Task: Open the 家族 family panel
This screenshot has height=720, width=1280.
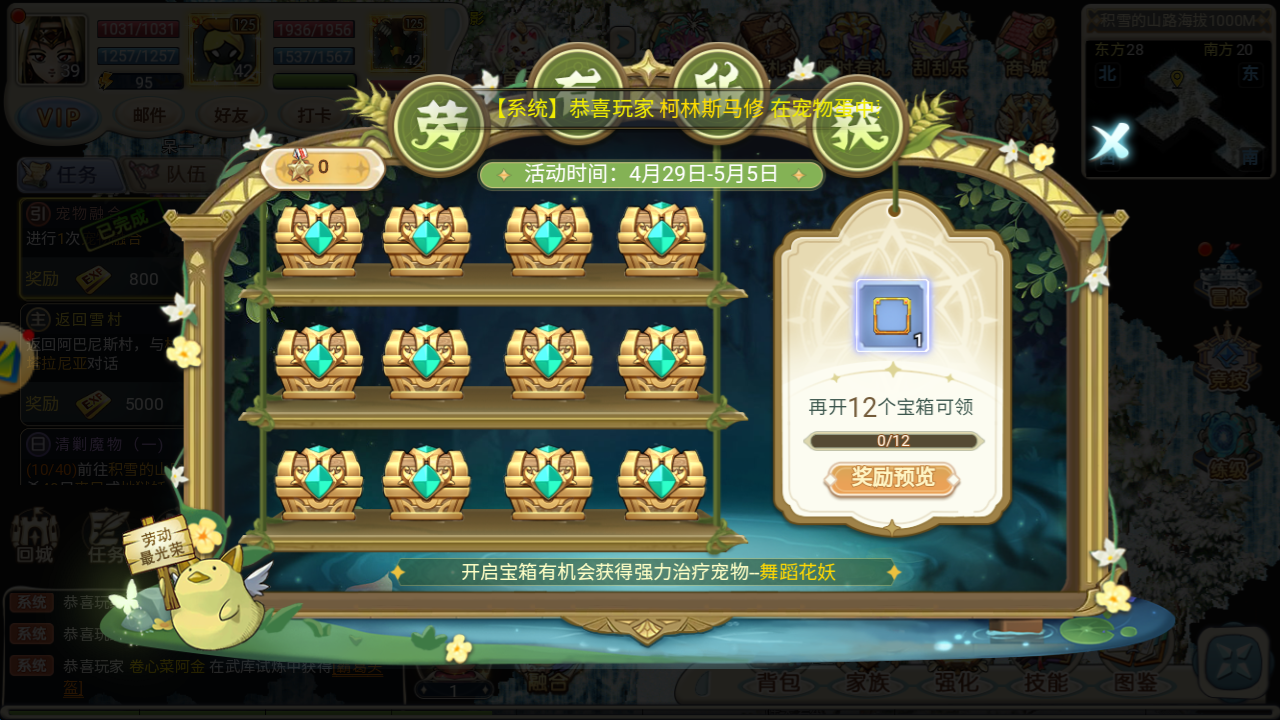Action: 866,683
